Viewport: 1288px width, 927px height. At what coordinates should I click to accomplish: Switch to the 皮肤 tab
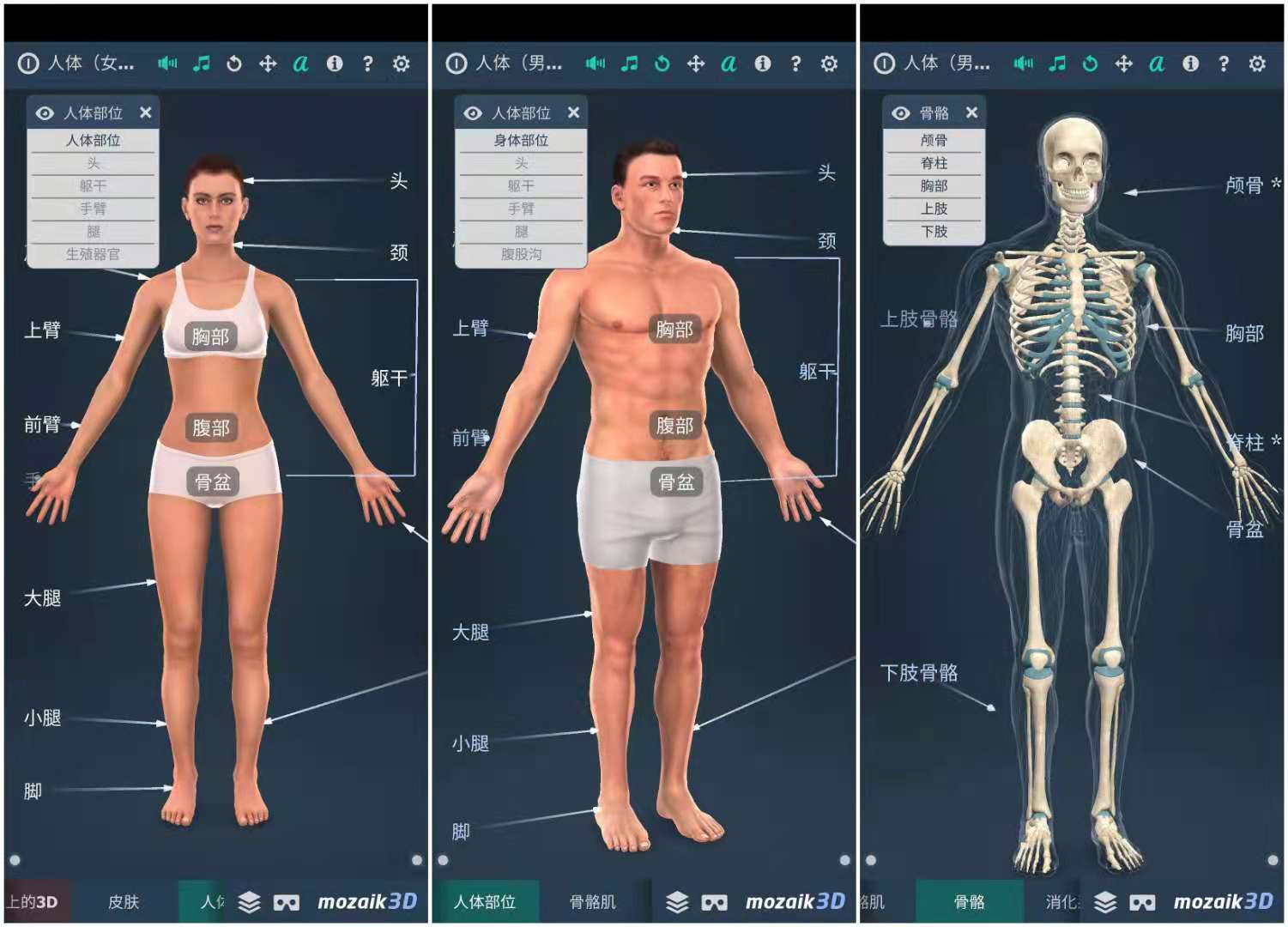click(x=125, y=902)
